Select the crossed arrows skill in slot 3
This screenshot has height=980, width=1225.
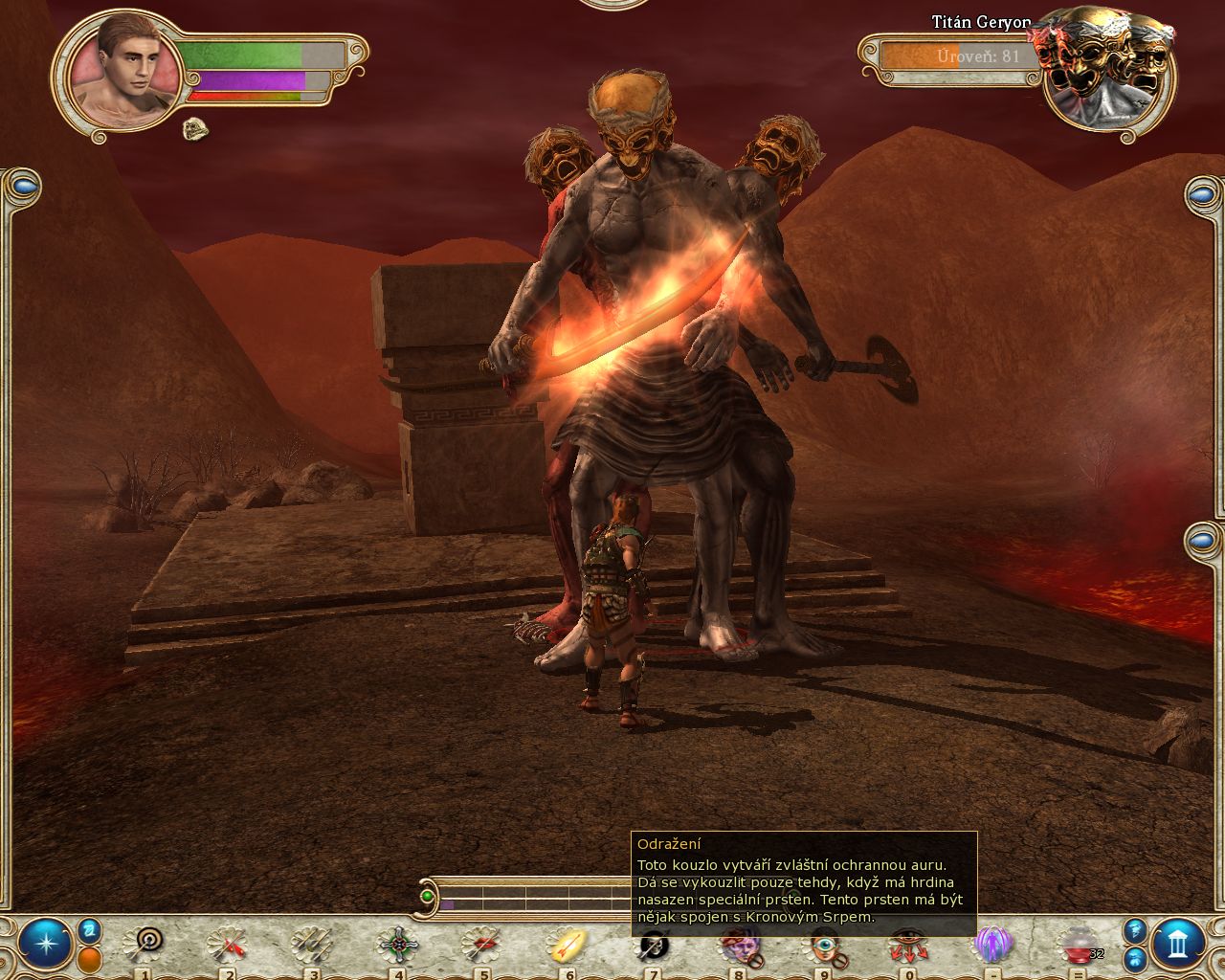click(312, 946)
